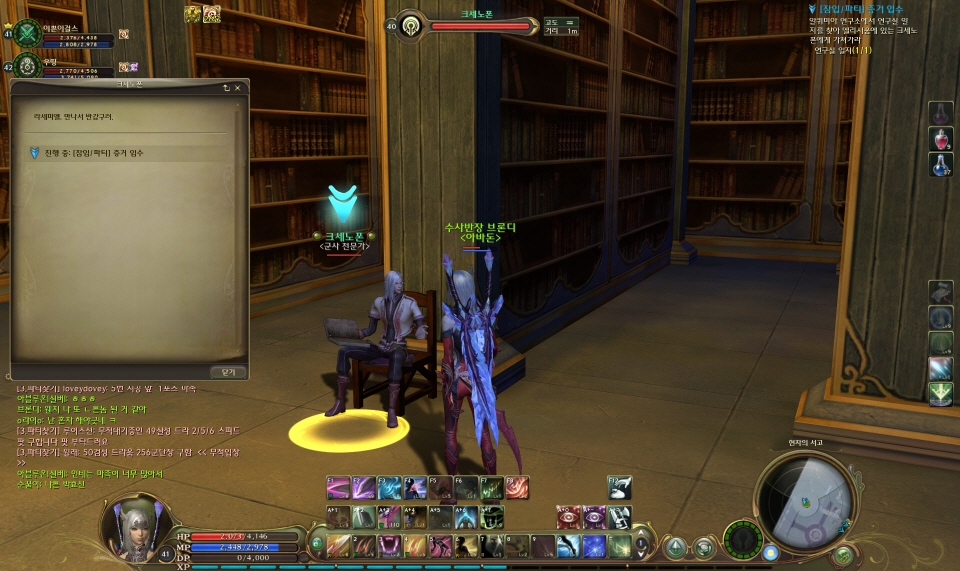Screen dimensions: 960x571
Task: Activate the red eye skill icon
Action: (x=569, y=516)
